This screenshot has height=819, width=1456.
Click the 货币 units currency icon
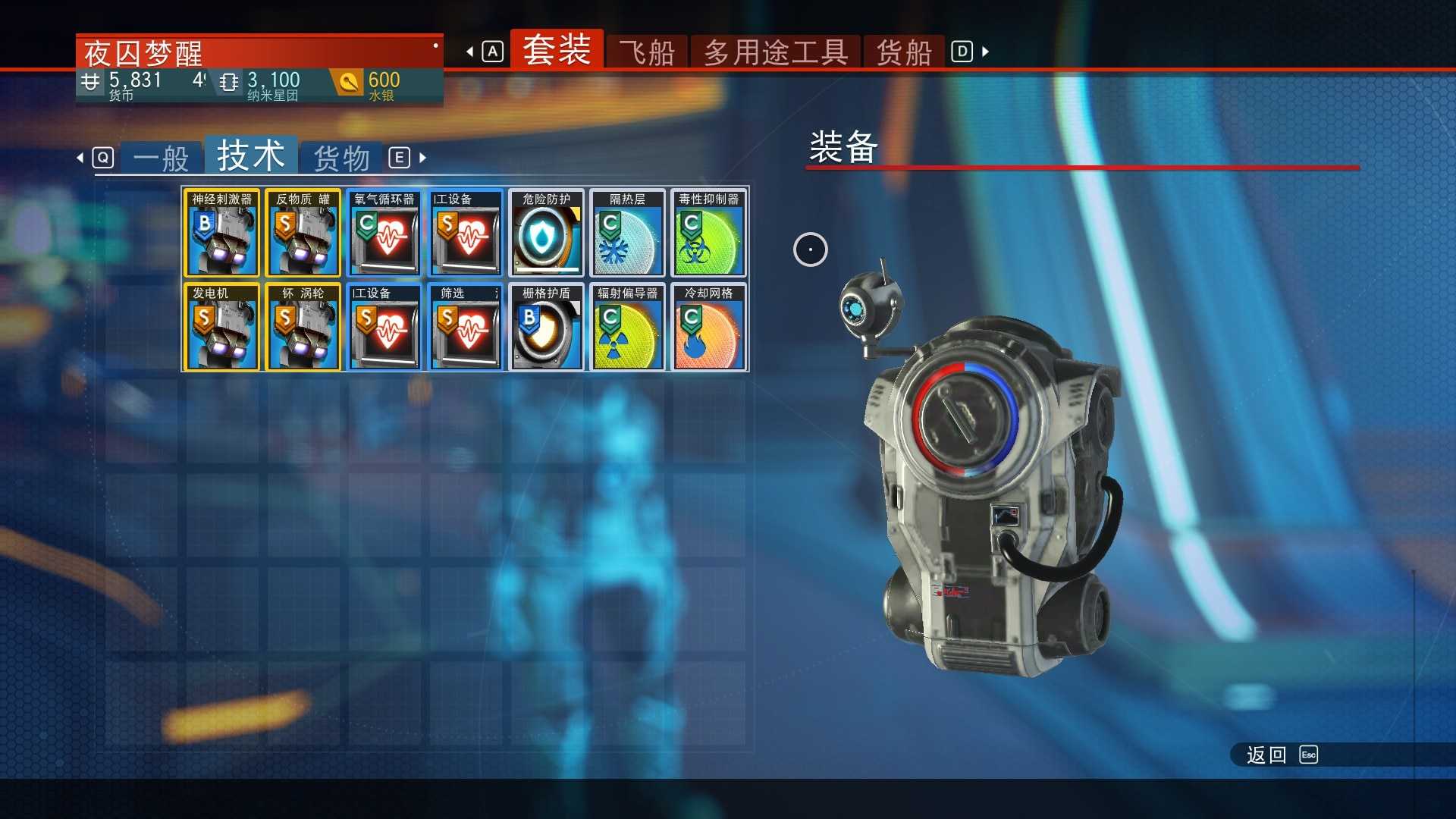click(91, 82)
